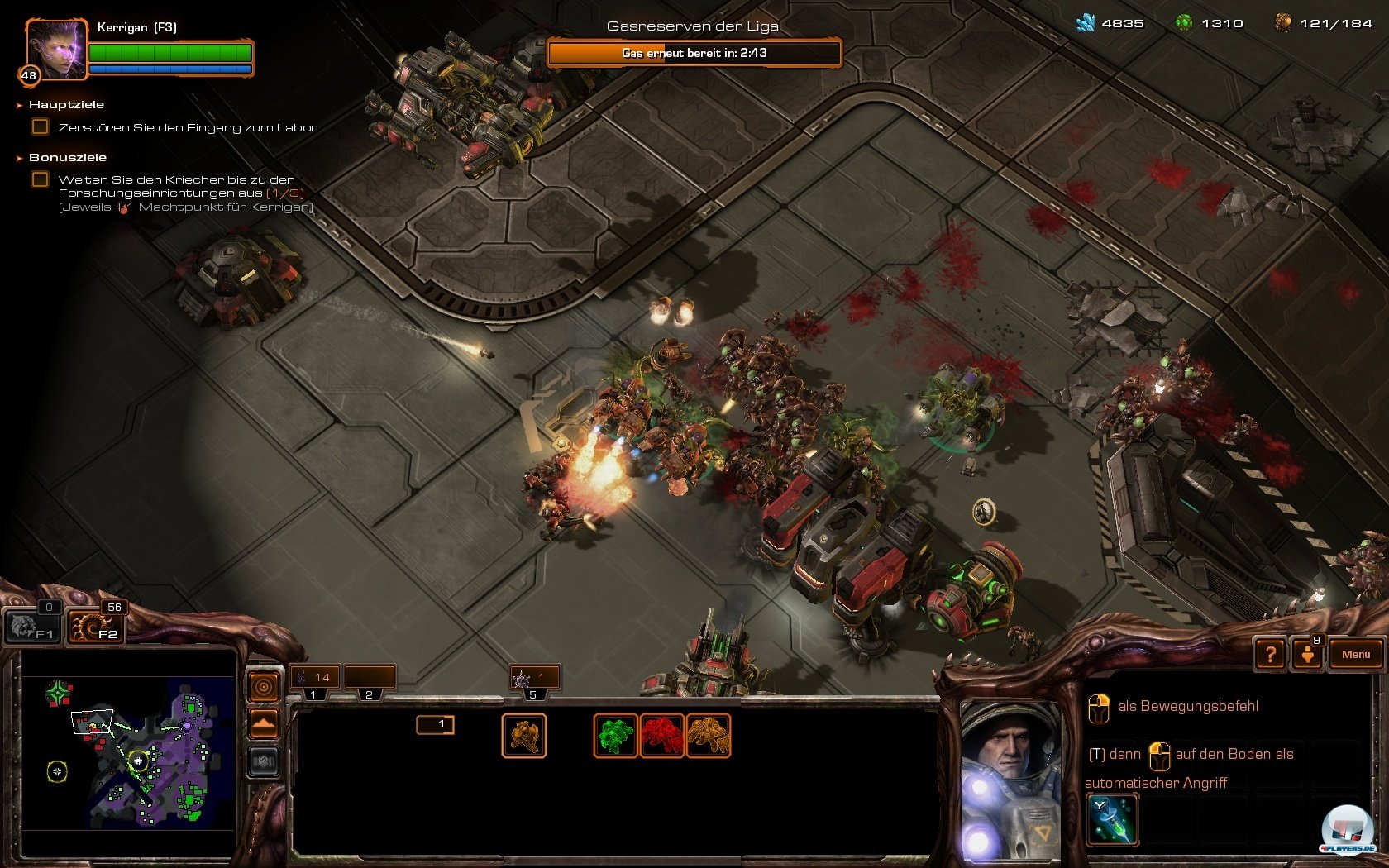Click the minimap

click(x=128, y=751)
